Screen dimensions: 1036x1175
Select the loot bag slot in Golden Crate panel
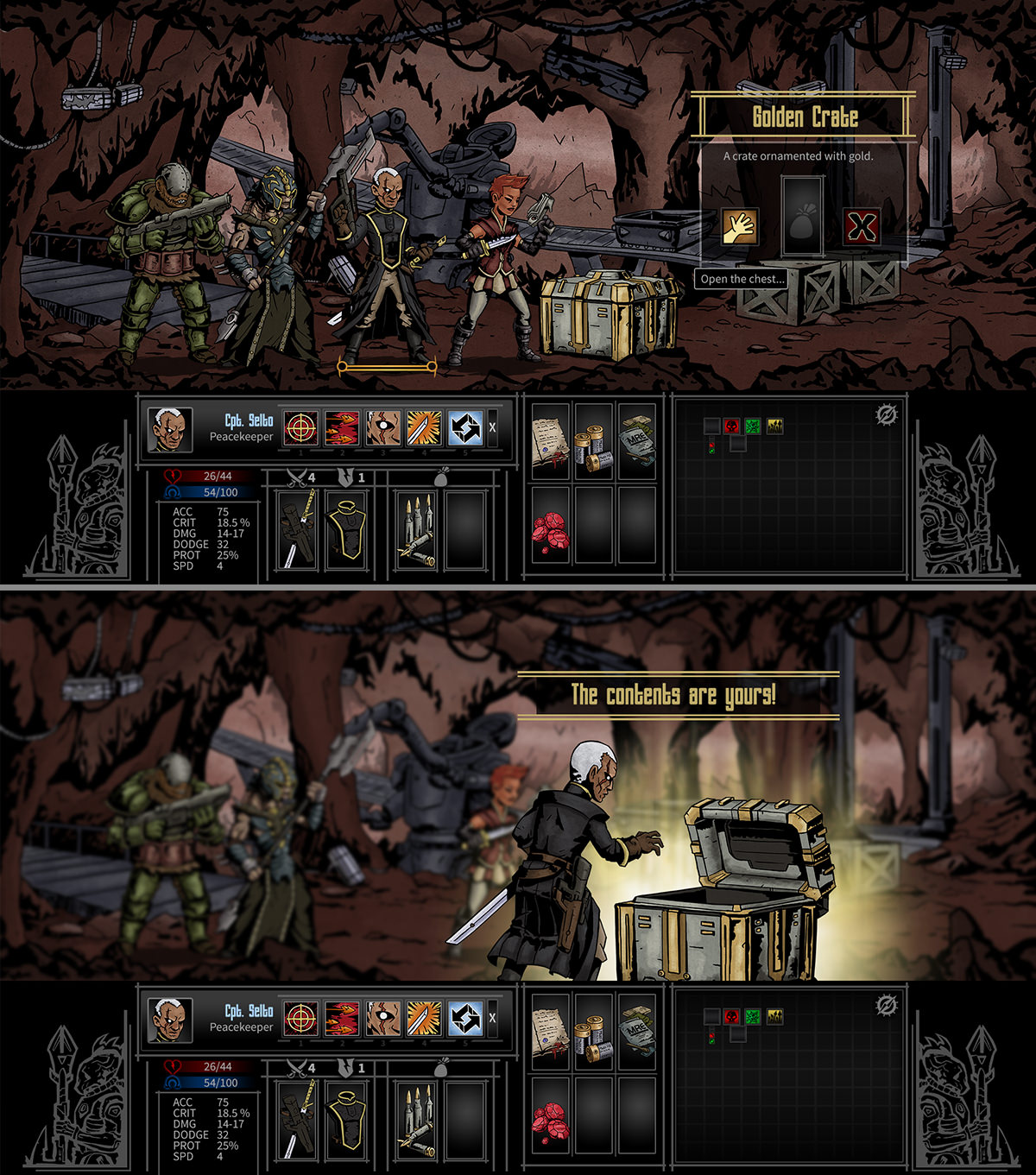click(802, 217)
